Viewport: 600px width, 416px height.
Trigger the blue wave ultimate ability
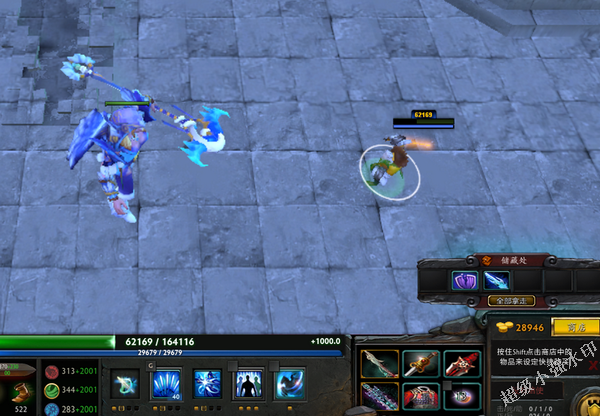tap(289, 384)
